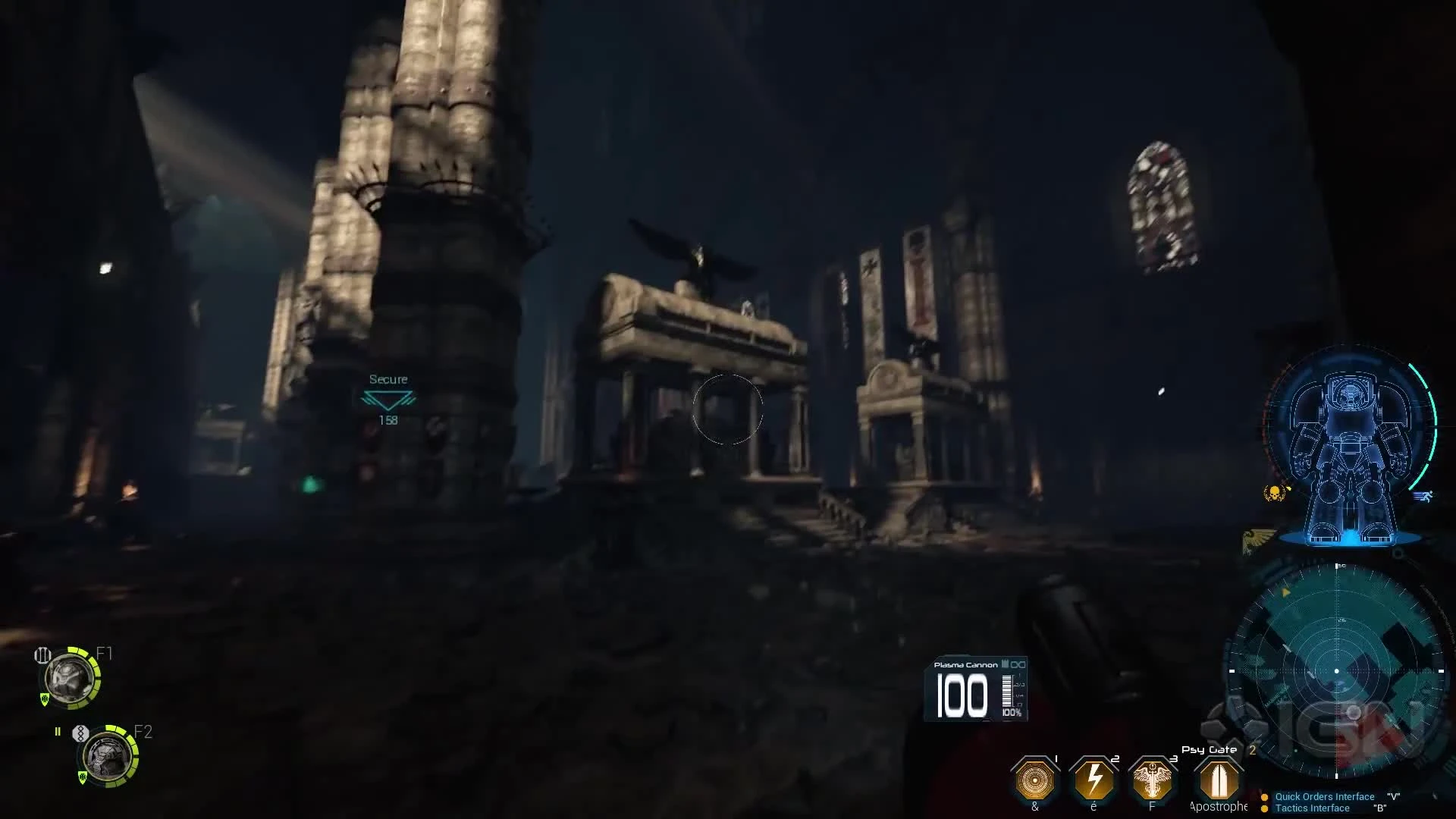Viewport: 1456px width, 819px height.
Task: Activate the lightning ability in slot 2
Action: click(x=1094, y=781)
